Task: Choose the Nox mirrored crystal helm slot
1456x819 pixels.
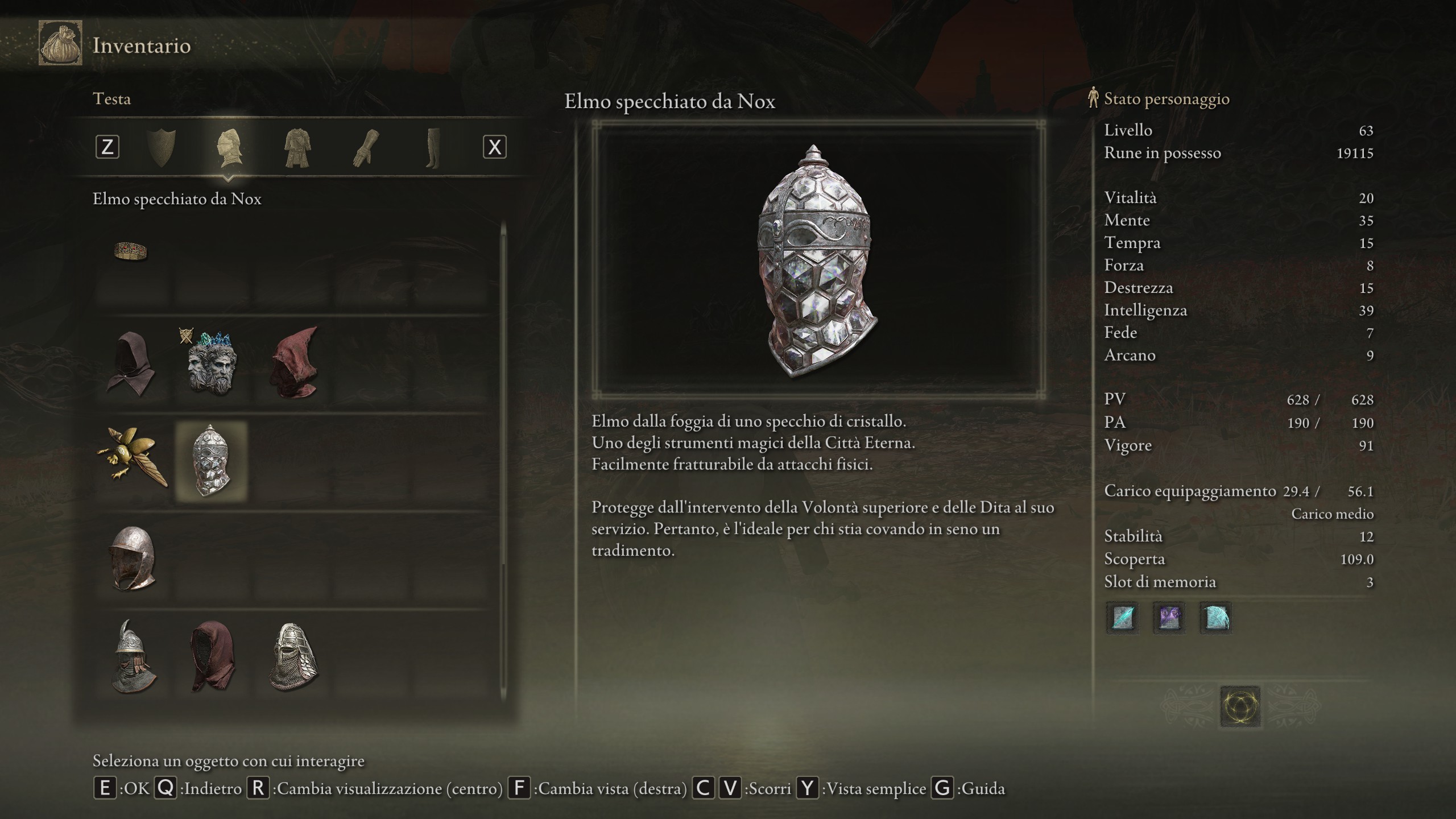Action: pos(211,461)
